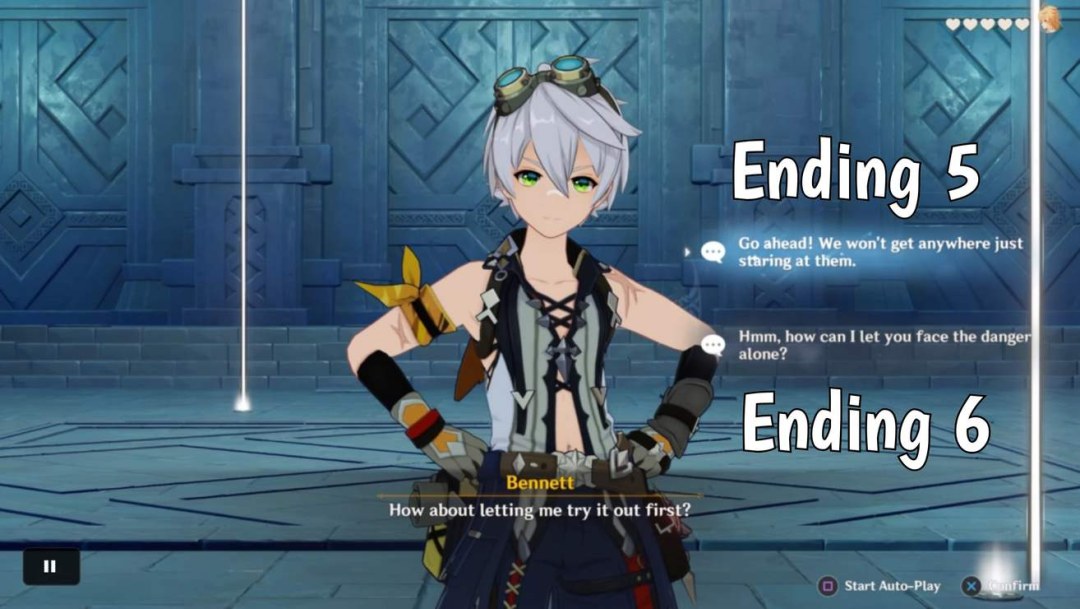Pause the dialogue with the pause button
This screenshot has width=1080, height=609.
coord(50,566)
